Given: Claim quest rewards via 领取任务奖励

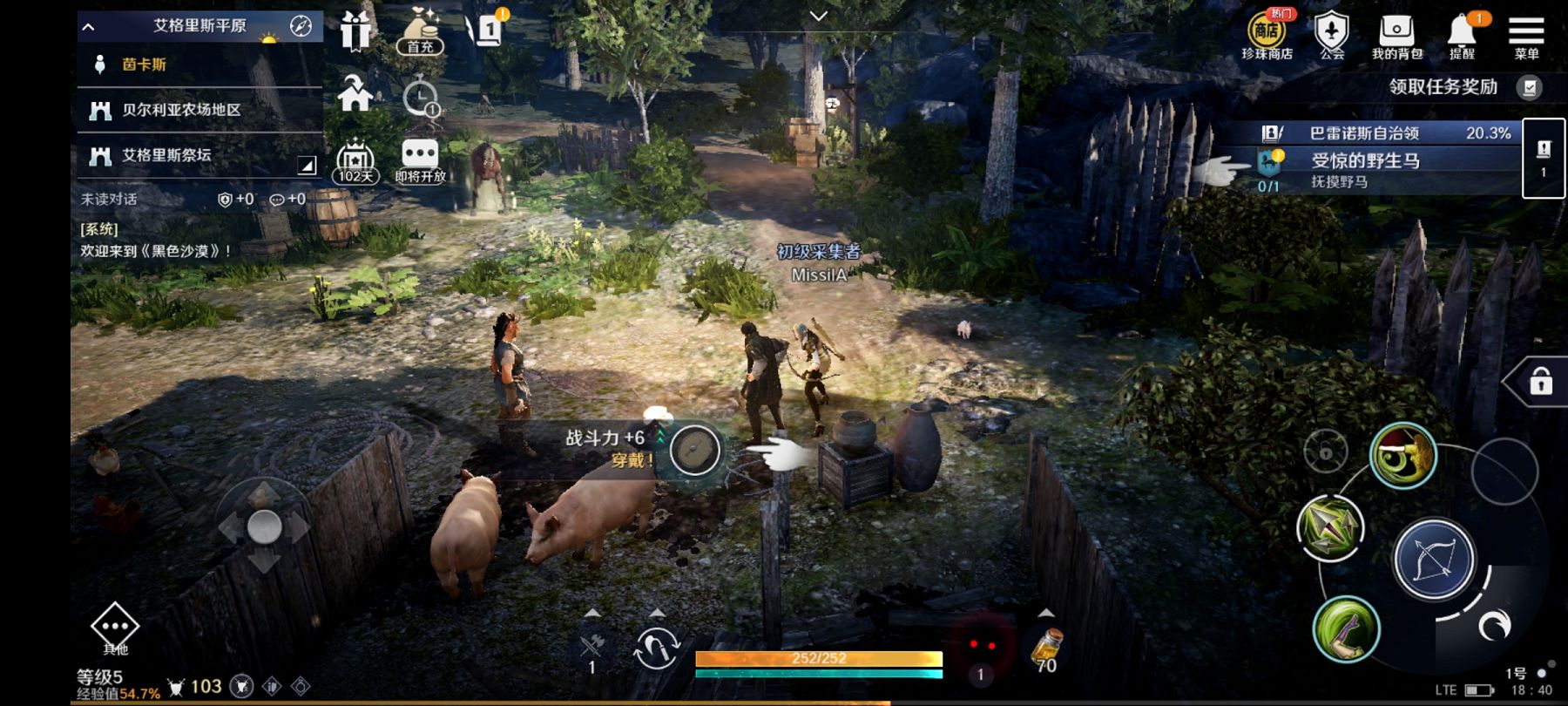Looking at the screenshot, I should [1463, 87].
